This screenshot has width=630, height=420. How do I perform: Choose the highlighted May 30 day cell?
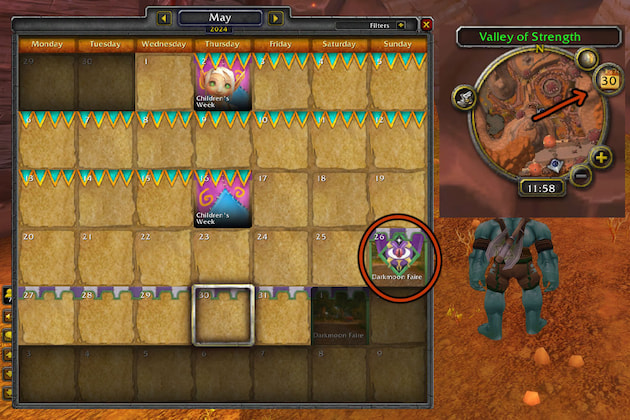coord(222,315)
